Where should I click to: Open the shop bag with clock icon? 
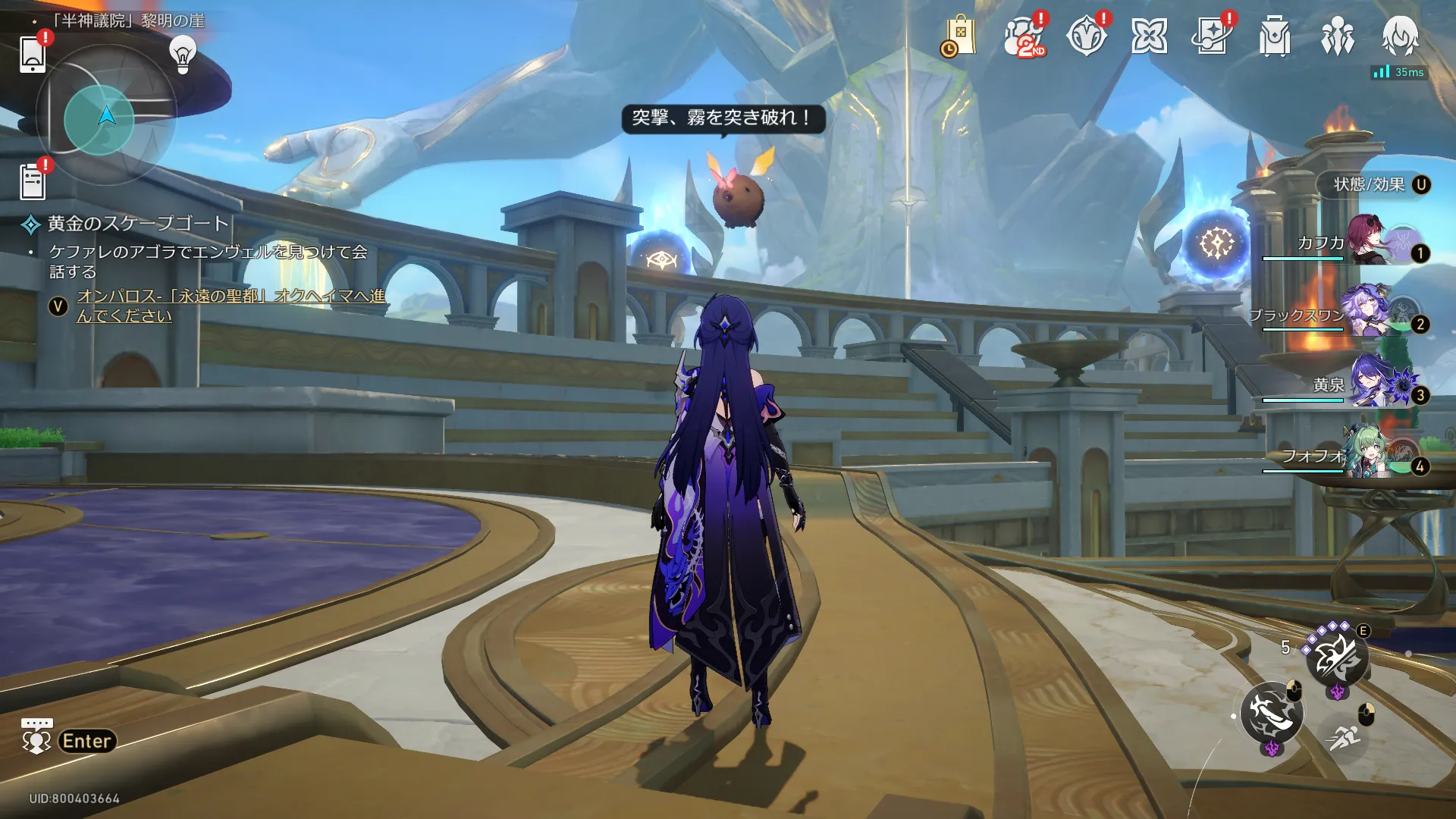[959, 37]
